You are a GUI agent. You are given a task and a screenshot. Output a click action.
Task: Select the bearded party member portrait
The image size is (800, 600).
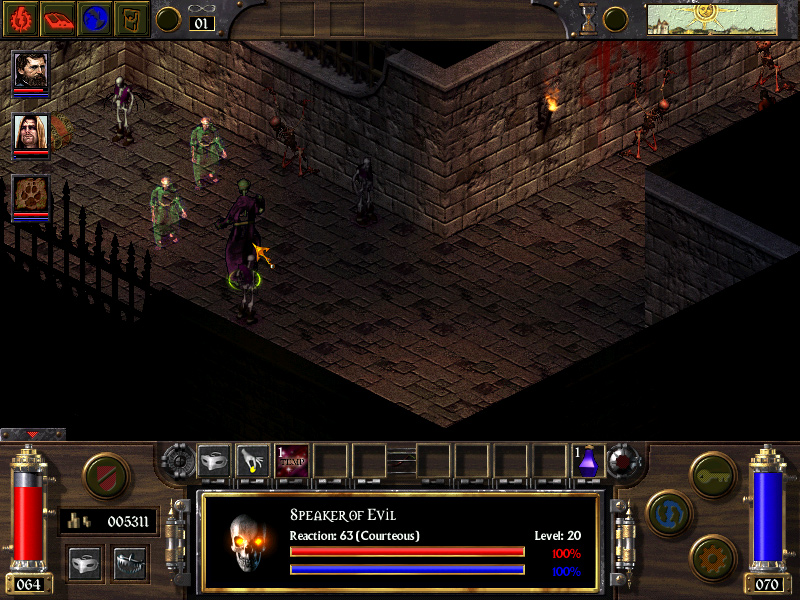(30, 72)
